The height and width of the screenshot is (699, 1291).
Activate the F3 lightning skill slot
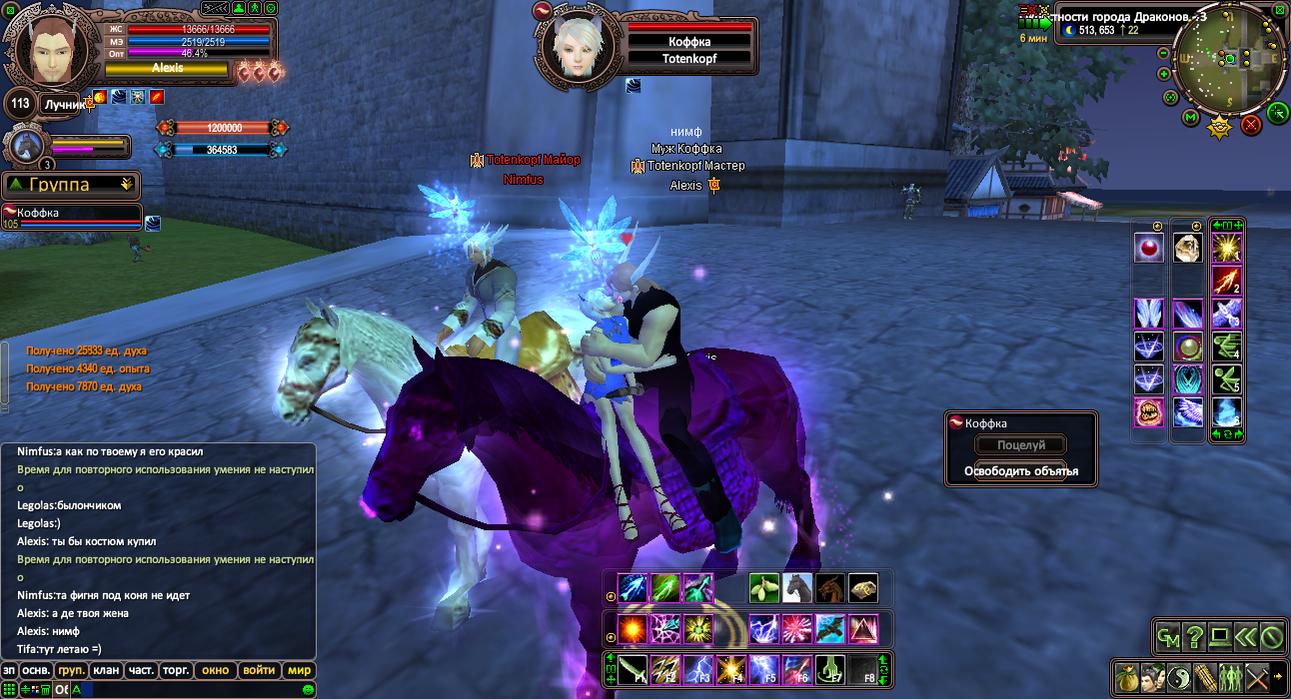(x=699, y=668)
